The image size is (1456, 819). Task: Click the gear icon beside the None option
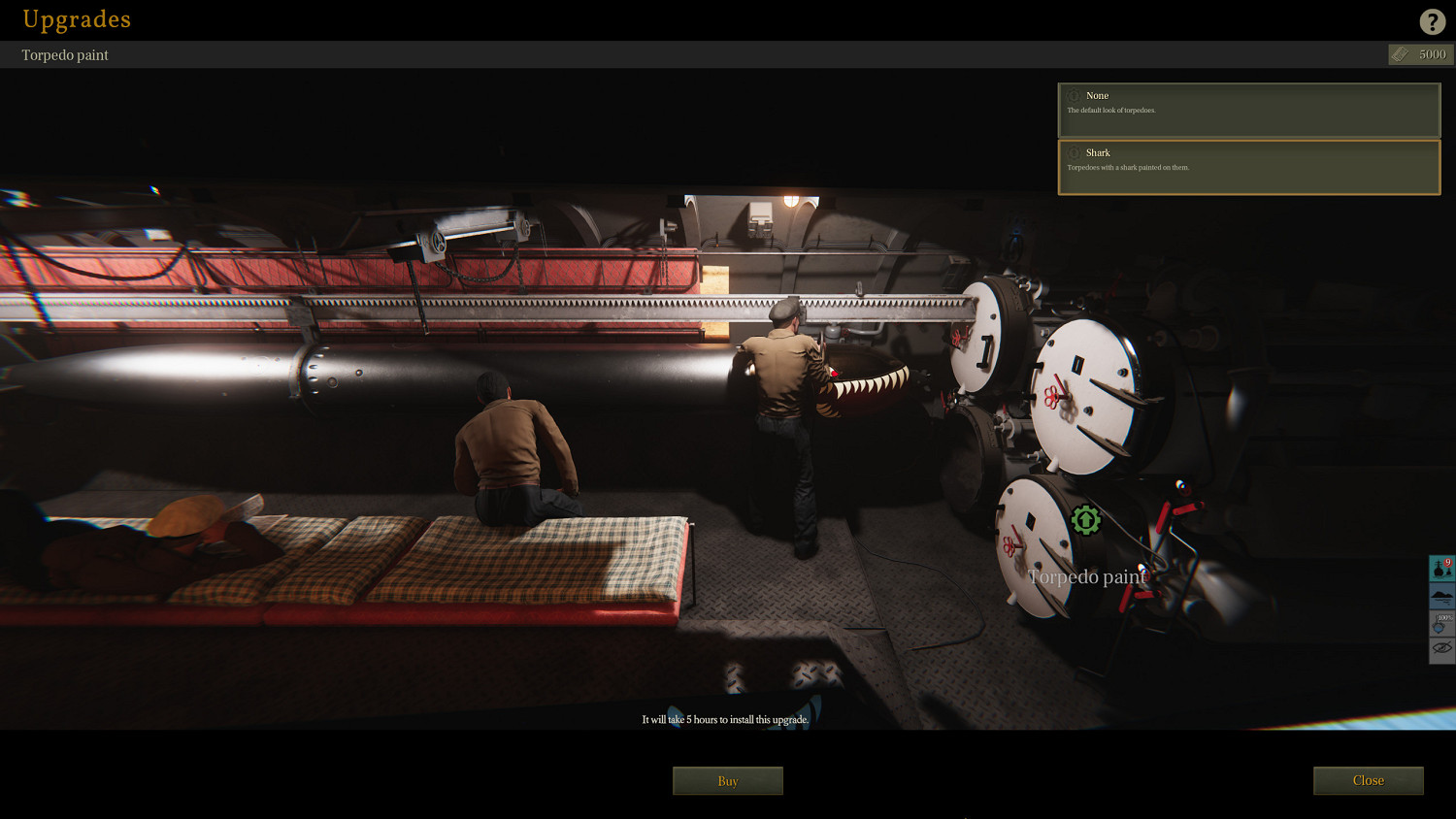coord(1074,96)
